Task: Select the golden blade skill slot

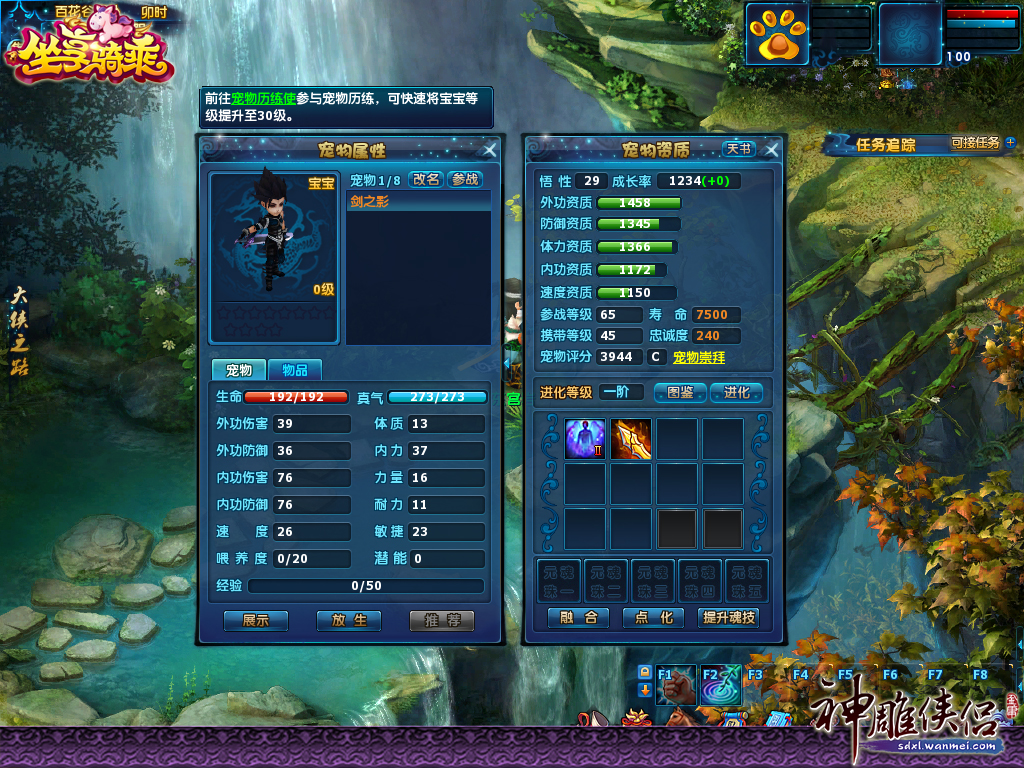Action: pyautogui.click(x=631, y=439)
